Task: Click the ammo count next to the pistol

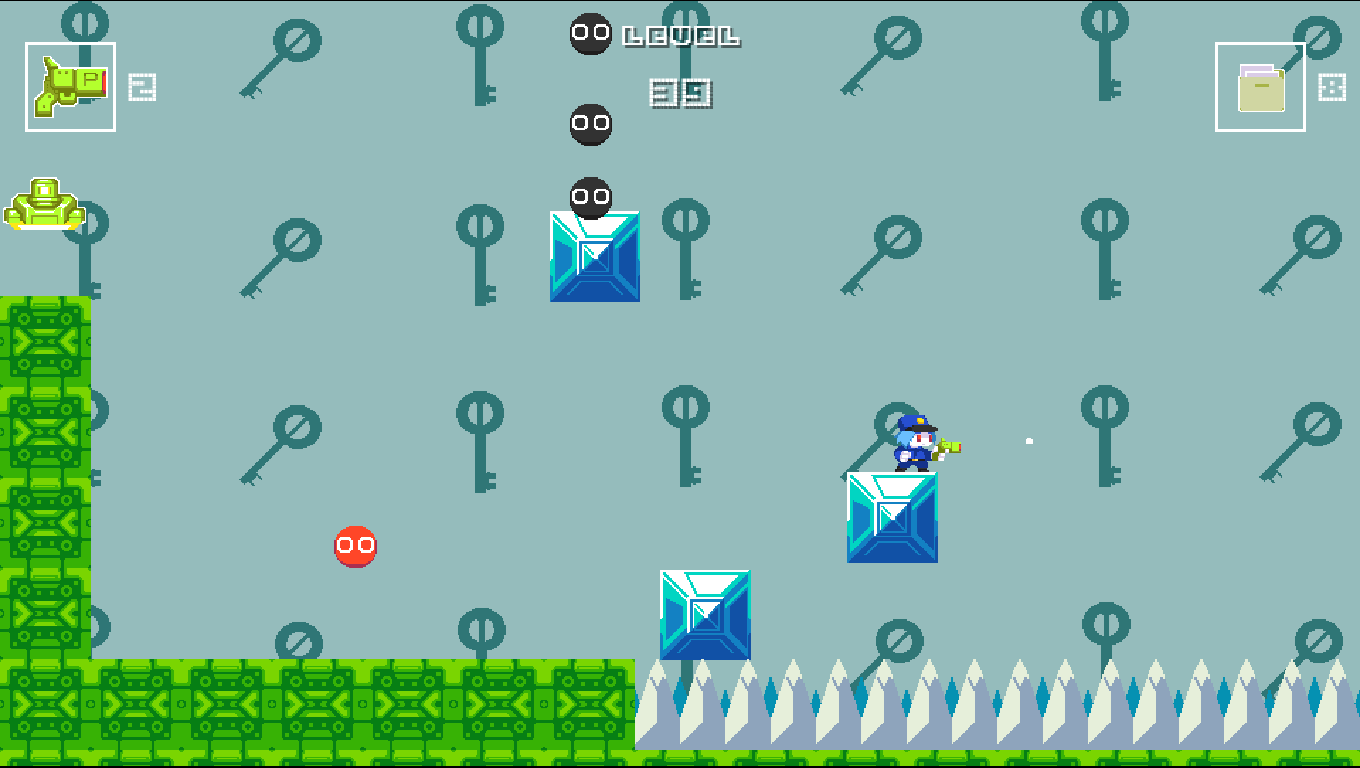Action: click(141, 88)
